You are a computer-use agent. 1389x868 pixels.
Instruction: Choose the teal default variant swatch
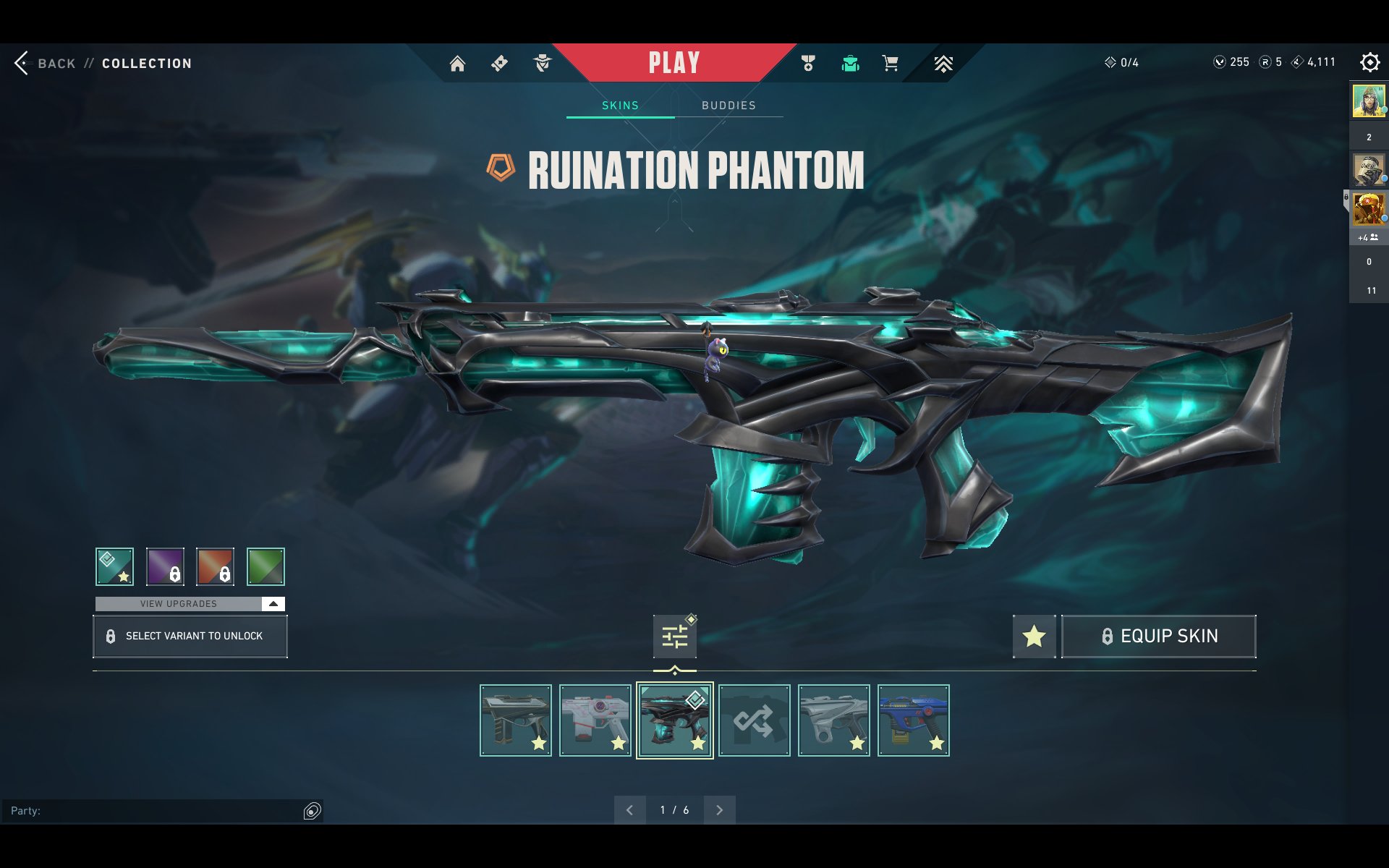114,566
